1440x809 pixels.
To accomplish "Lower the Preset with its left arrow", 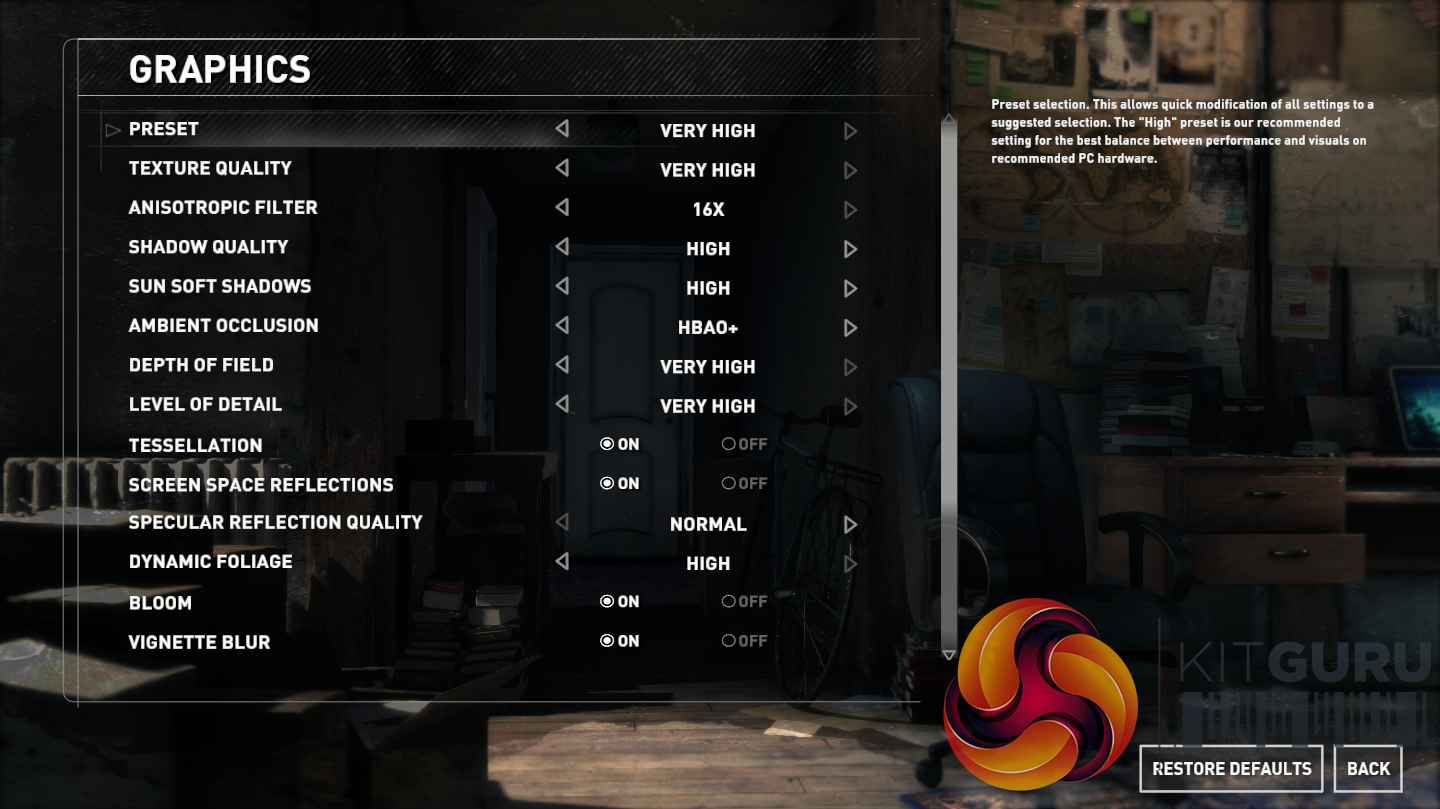I will pos(562,129).
